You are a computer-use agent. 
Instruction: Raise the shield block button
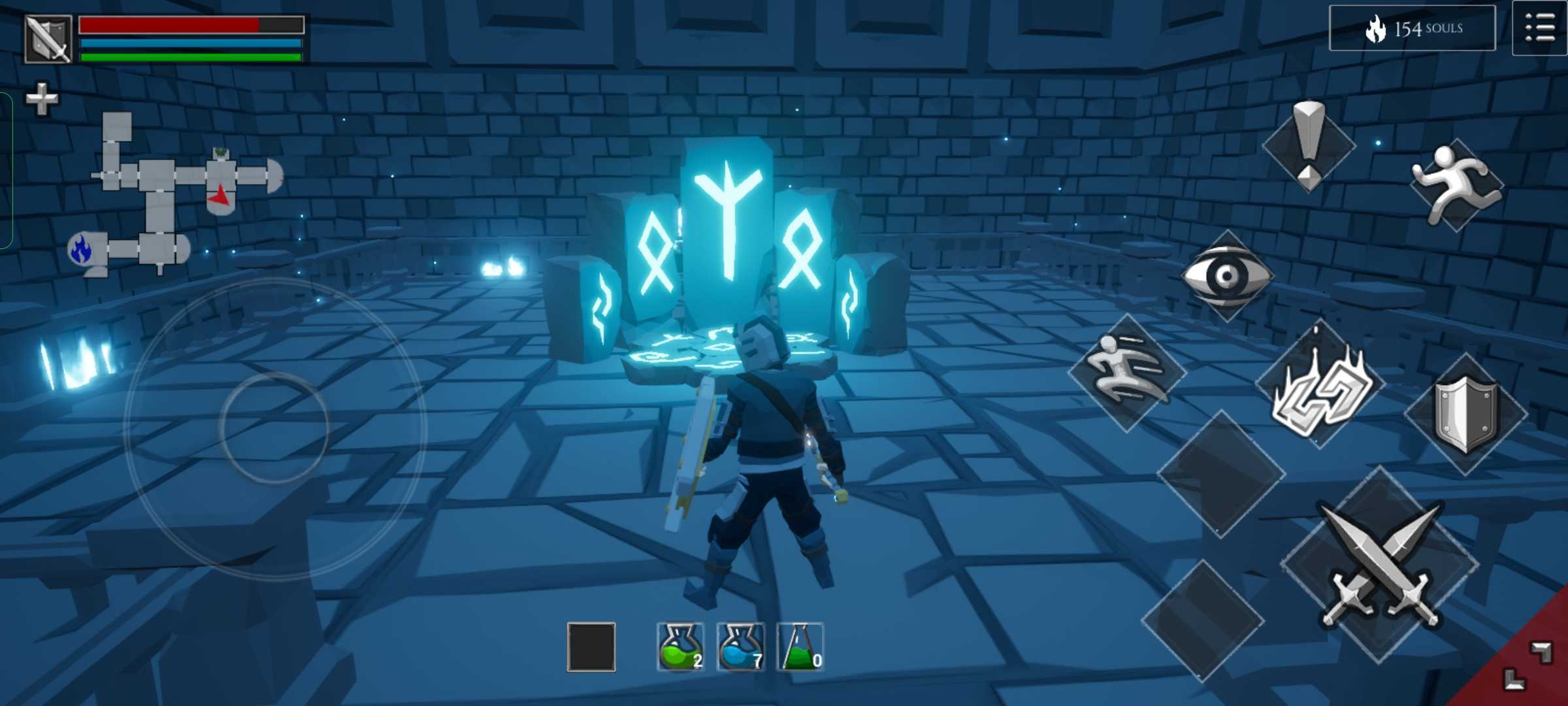coord(1465,414)
